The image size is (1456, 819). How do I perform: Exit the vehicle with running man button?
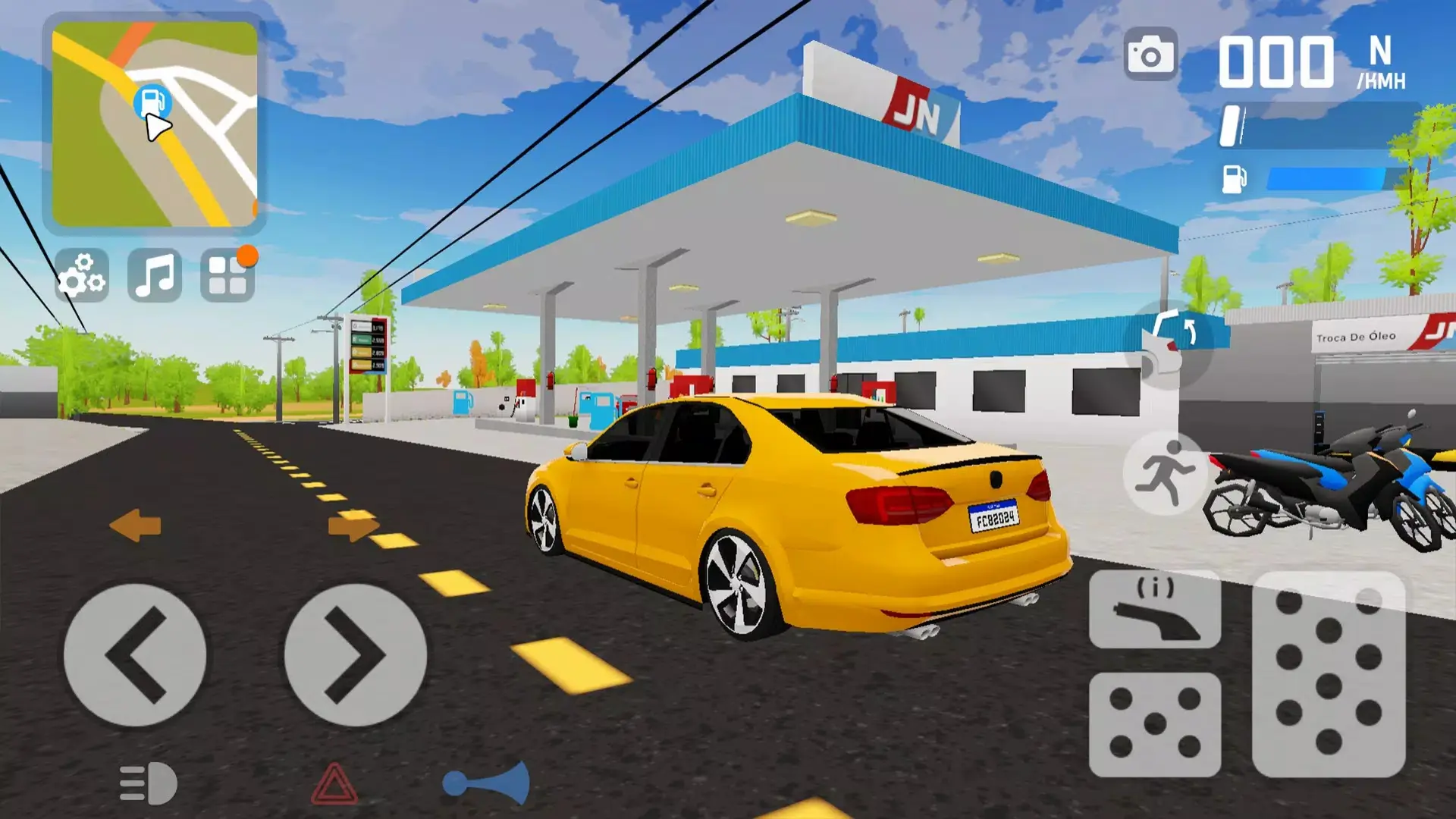[1165, 472]
